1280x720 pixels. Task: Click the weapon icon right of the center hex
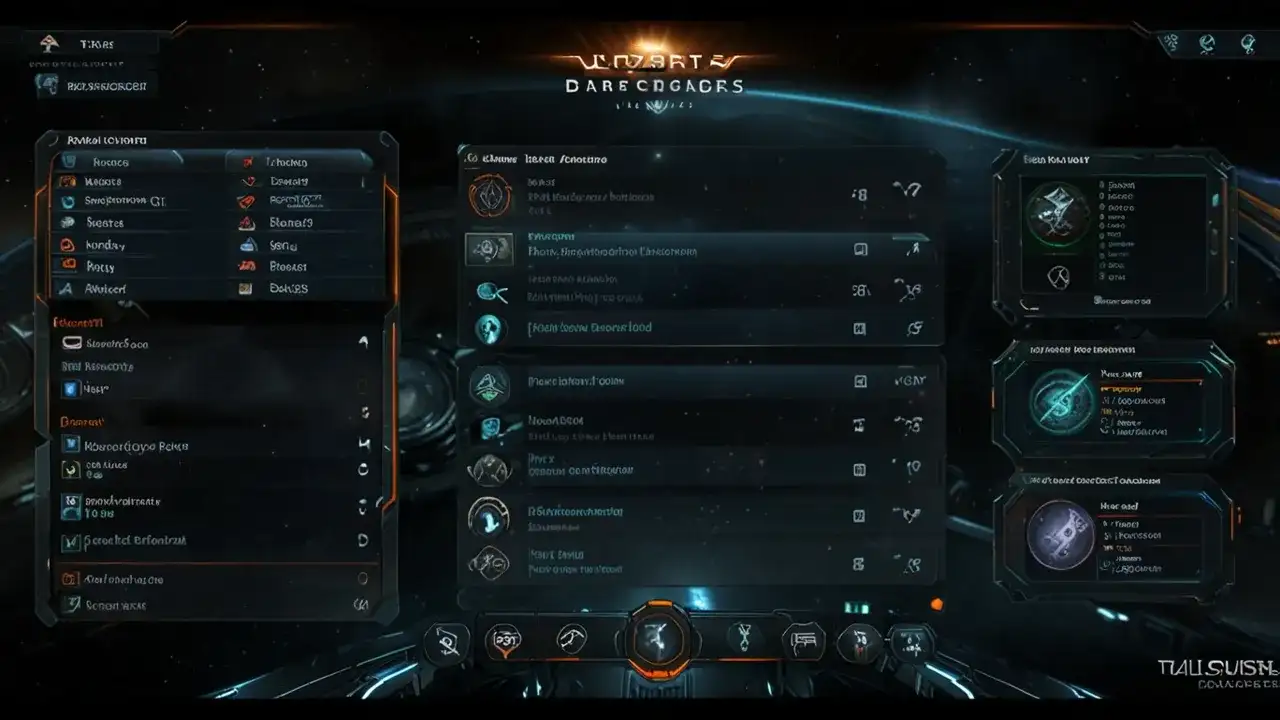click(741, 640)
